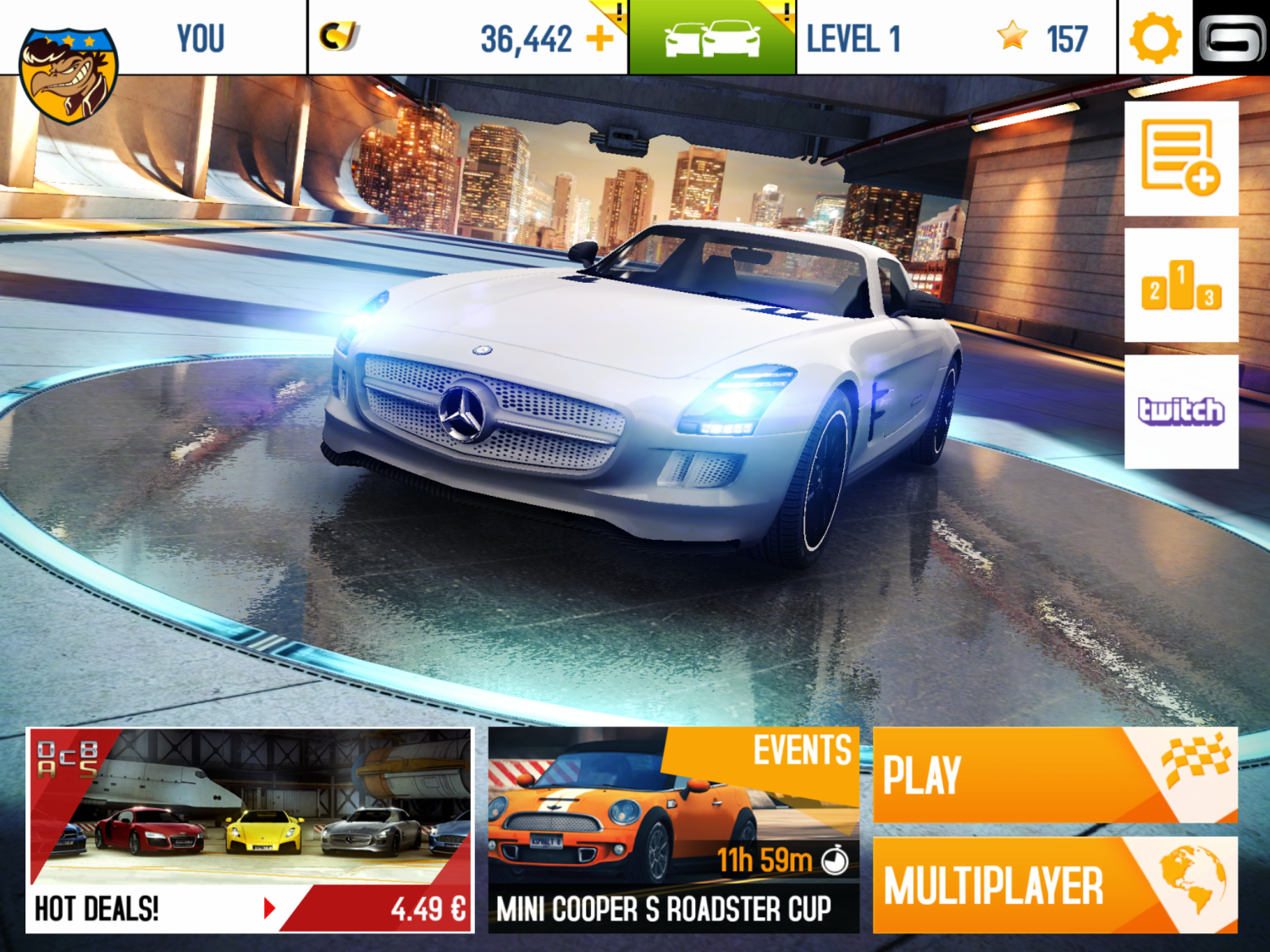Open settings via the gear icon
This screenshot has width=1270, height=952.
[x=1155, y=38]
